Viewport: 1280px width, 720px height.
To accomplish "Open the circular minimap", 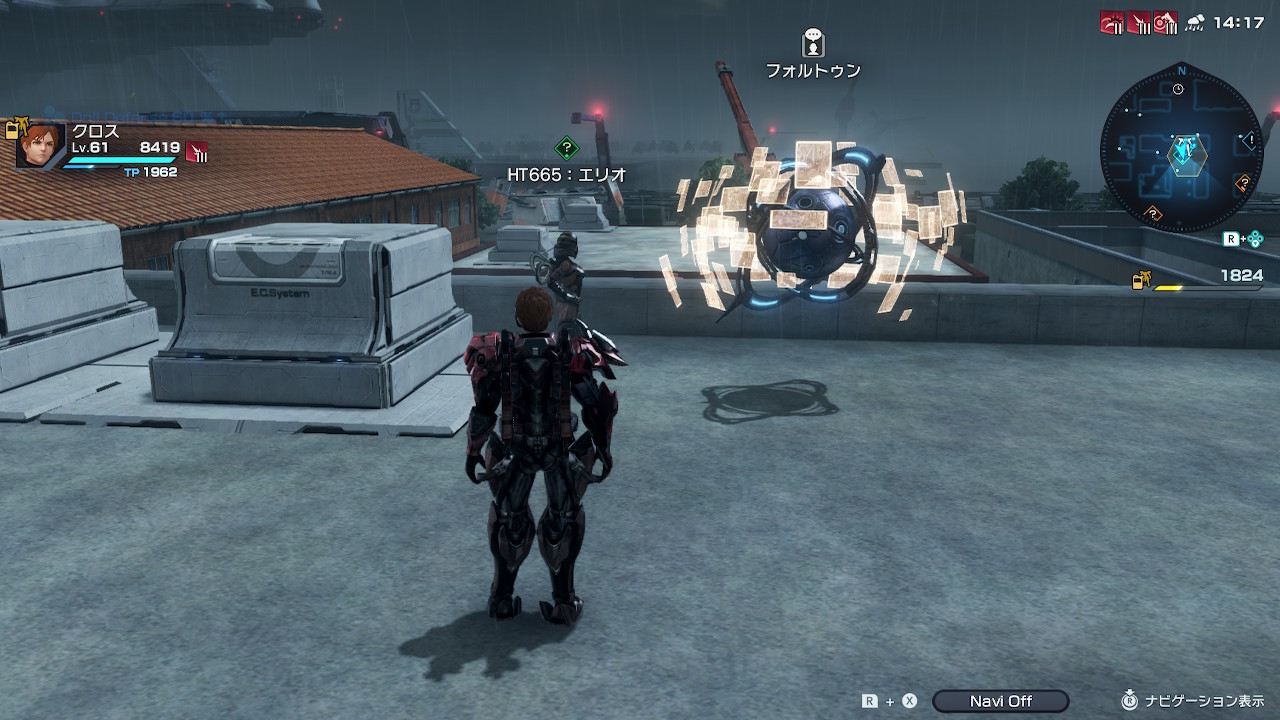I will click(x=1182, y=149).
